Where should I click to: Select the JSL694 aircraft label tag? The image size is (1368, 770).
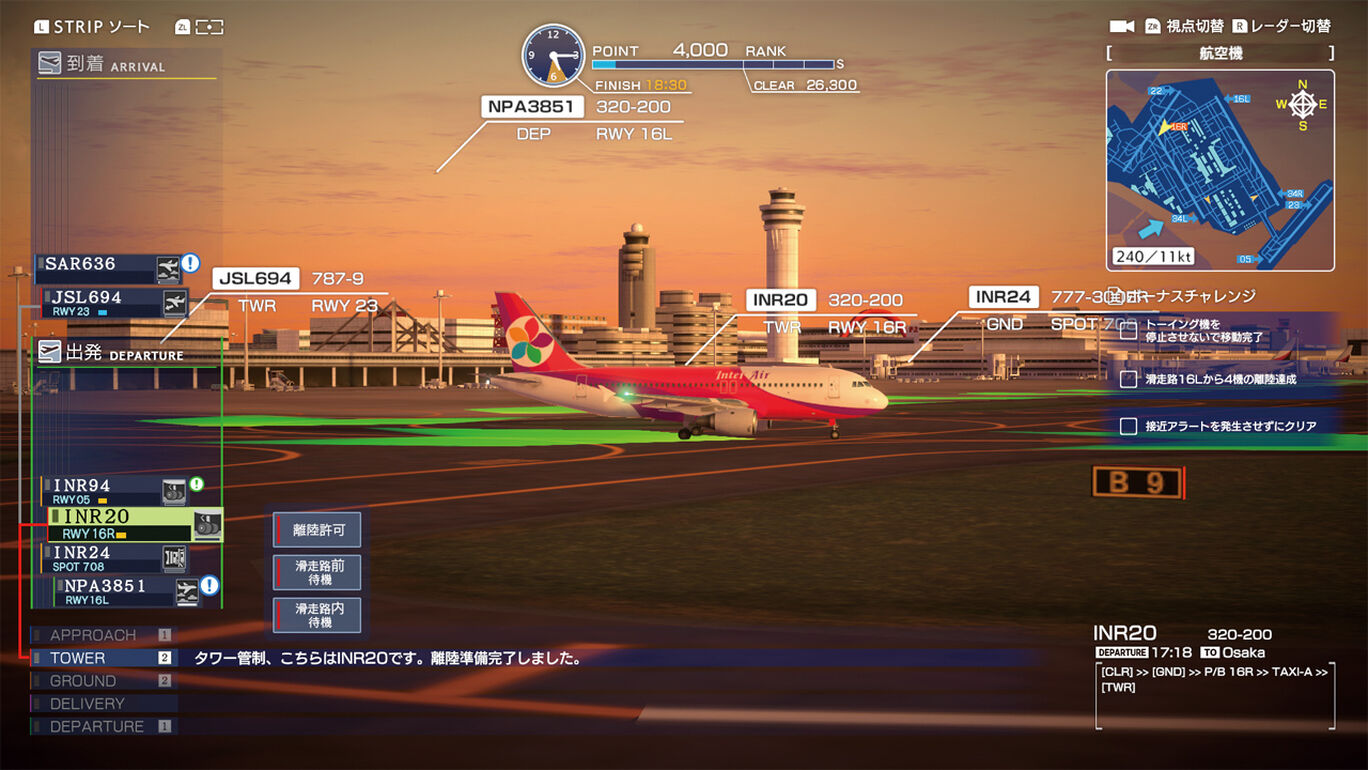(256, 278)
